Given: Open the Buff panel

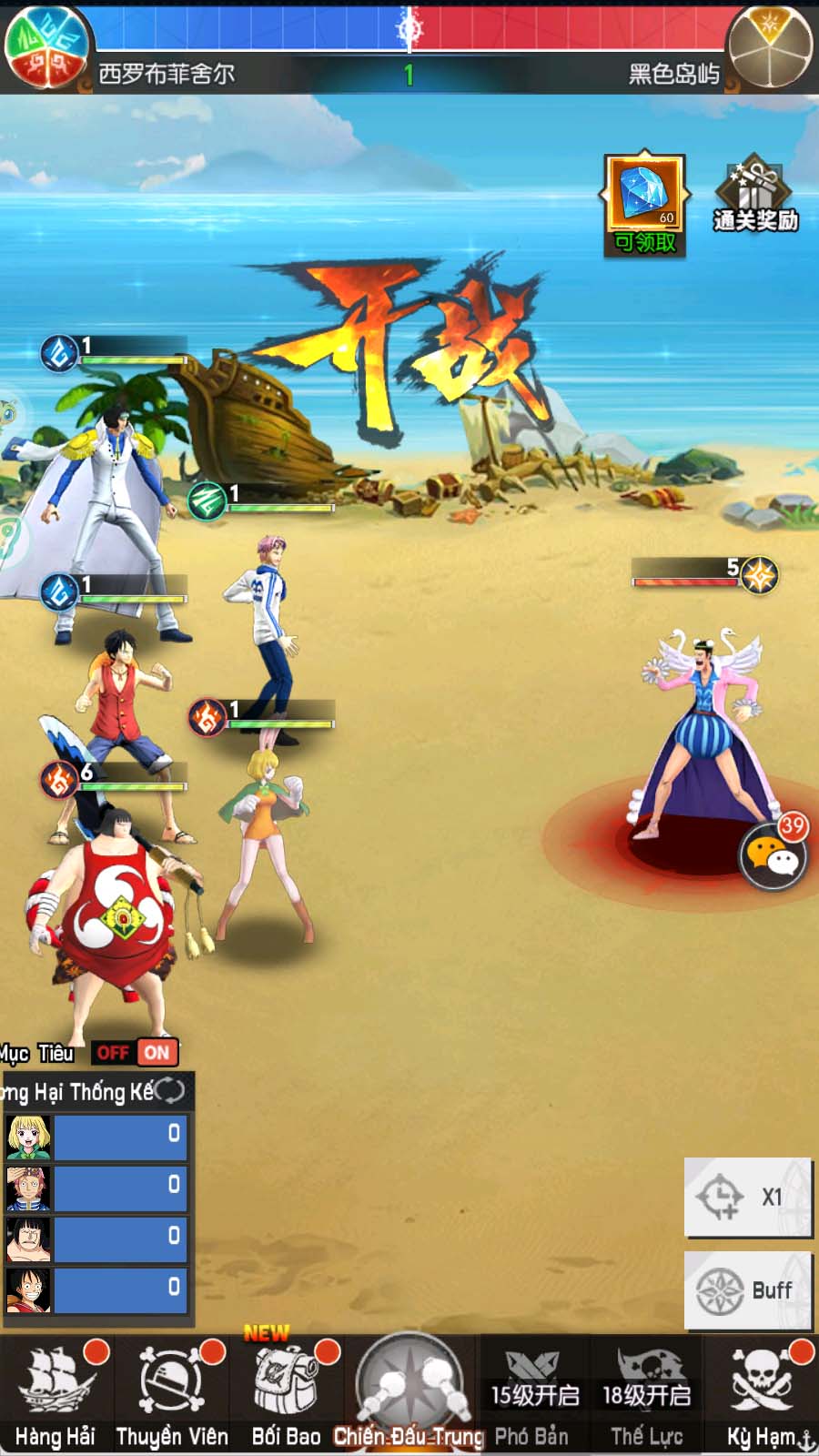Looking at the screenshot, I should coord(747,1289).
